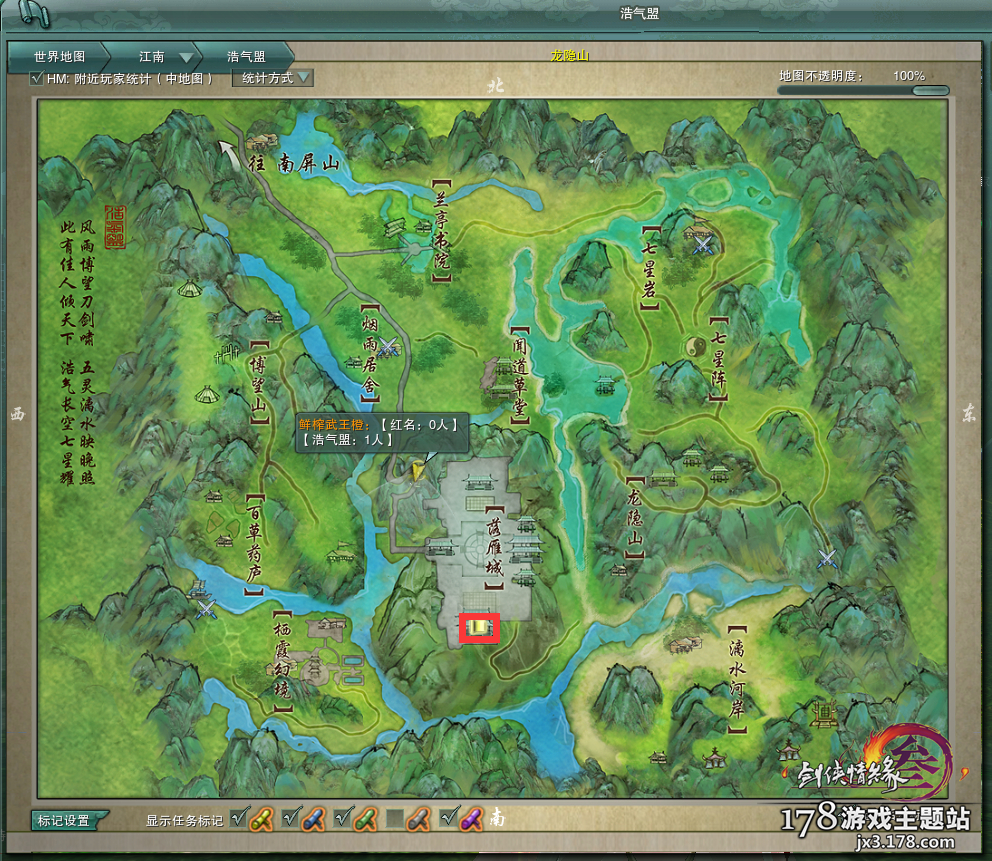
Task: Toggle the yellow scroll quest marker checkbox
Action: tap(239, 819)
